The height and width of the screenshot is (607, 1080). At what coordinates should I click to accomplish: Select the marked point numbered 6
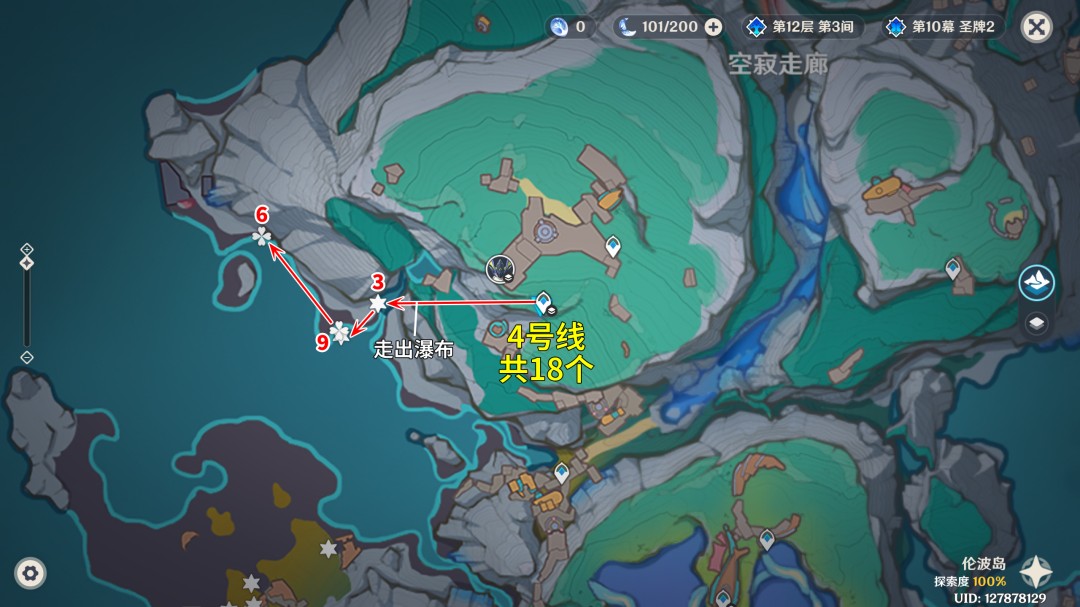coord(262,236)
